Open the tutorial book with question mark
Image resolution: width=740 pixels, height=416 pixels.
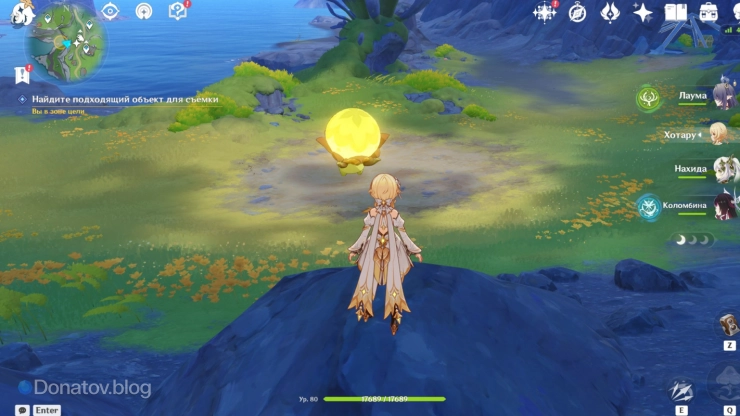(178, 11)
